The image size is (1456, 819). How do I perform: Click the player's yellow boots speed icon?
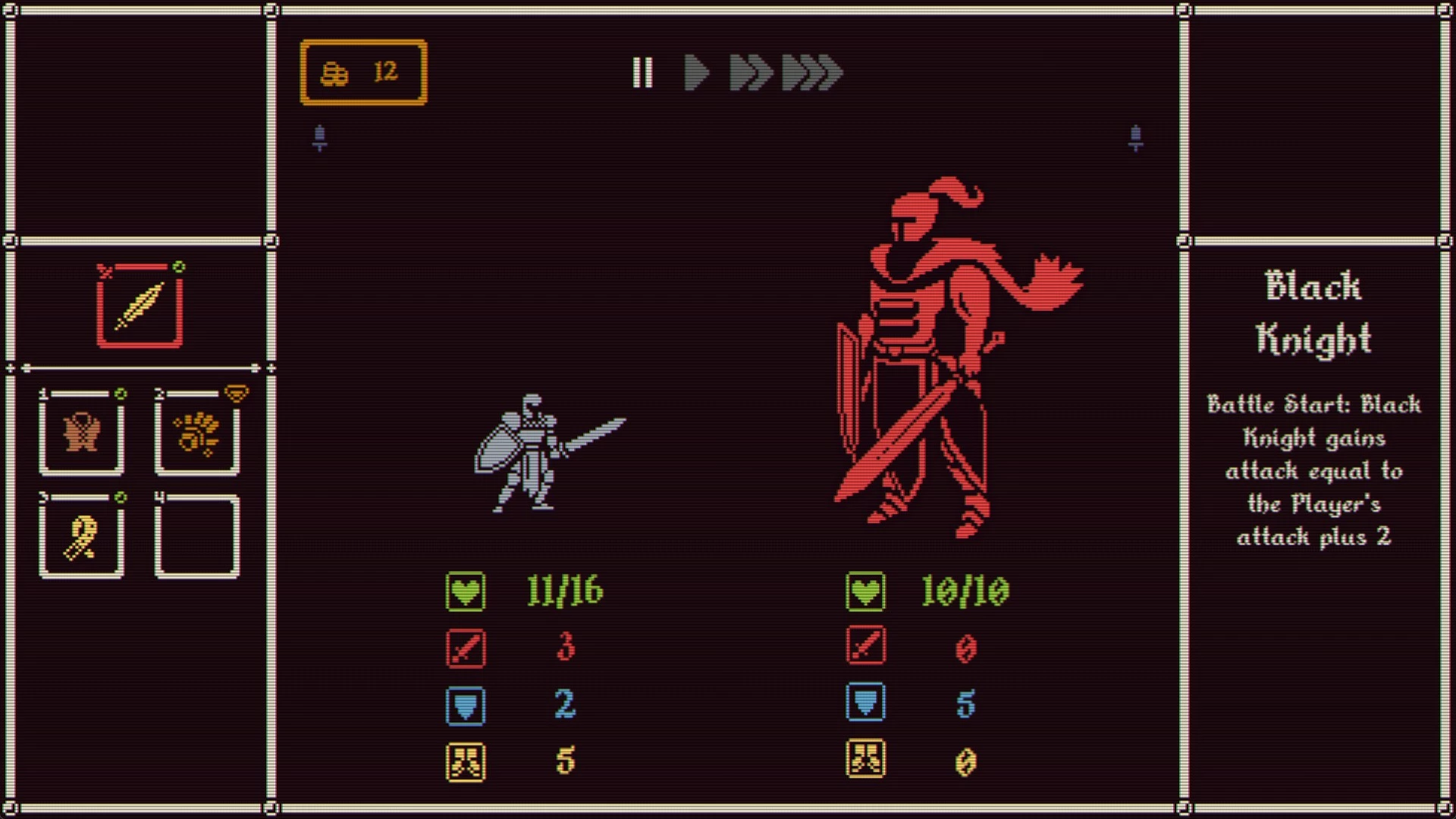pyautogui.click(x=466, y=761)
